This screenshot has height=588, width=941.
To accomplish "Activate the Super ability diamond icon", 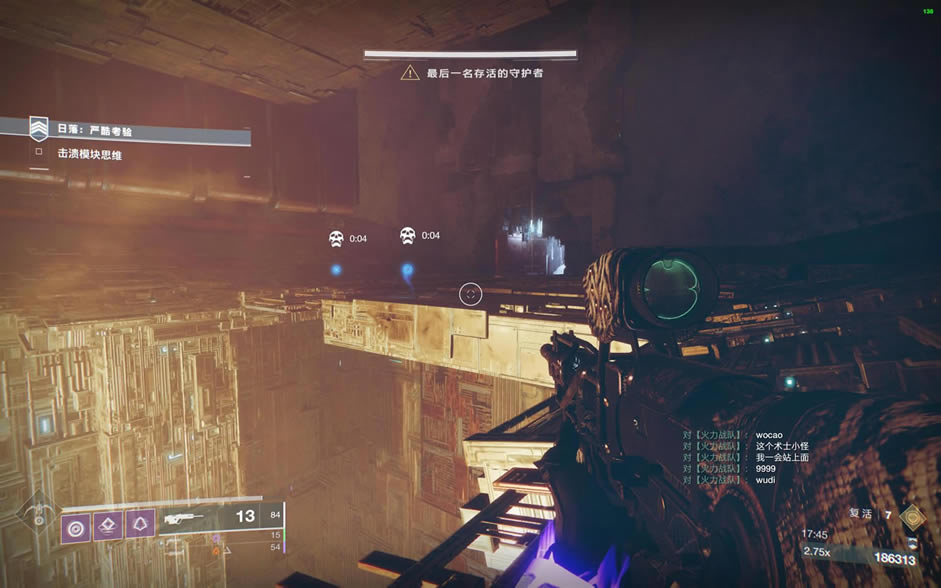I will (36, 514).
